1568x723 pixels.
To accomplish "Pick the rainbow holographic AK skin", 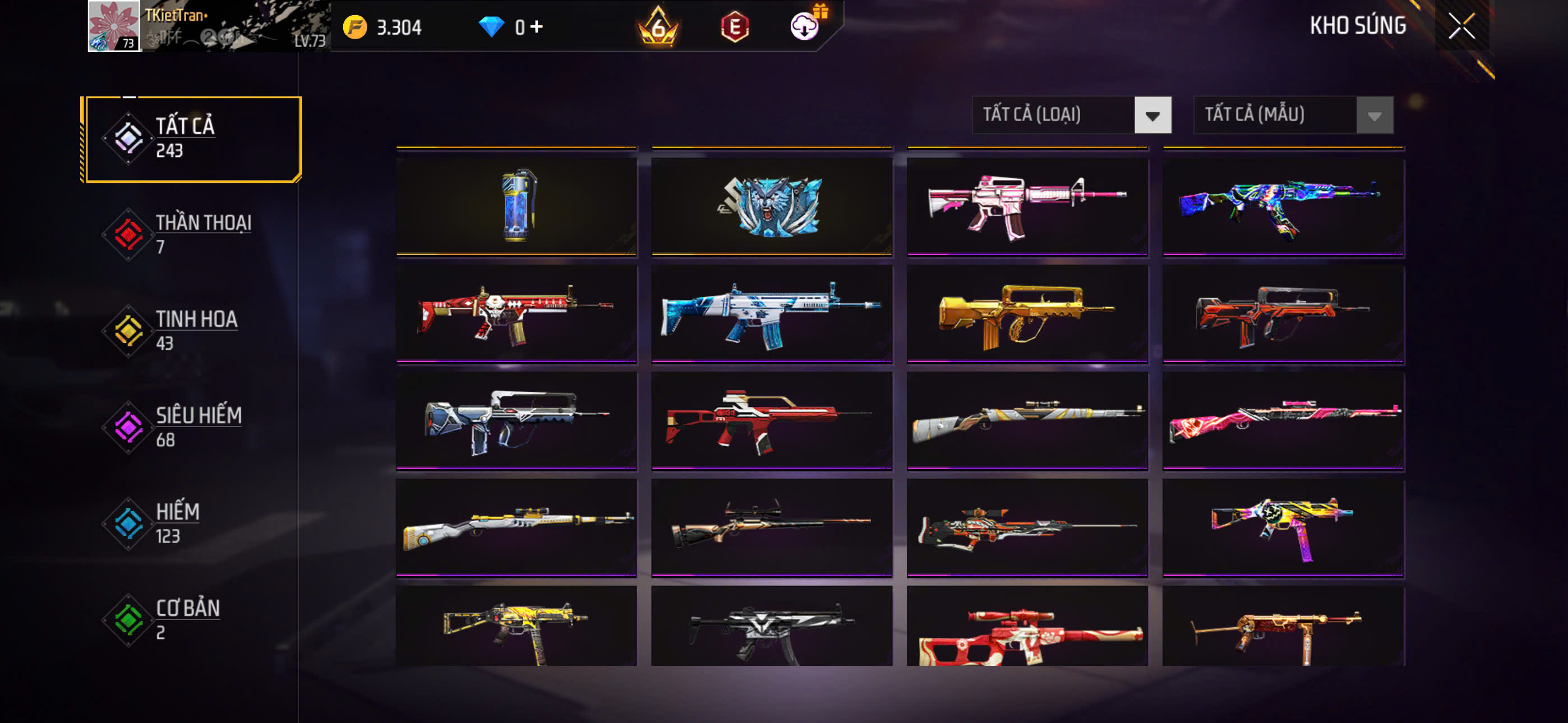I will click(1283, 206).
